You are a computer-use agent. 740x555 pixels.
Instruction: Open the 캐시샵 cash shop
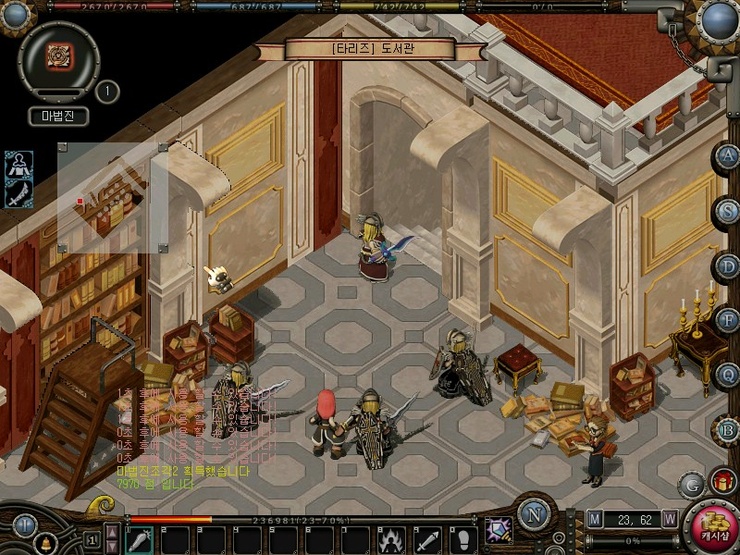point(716,528)
